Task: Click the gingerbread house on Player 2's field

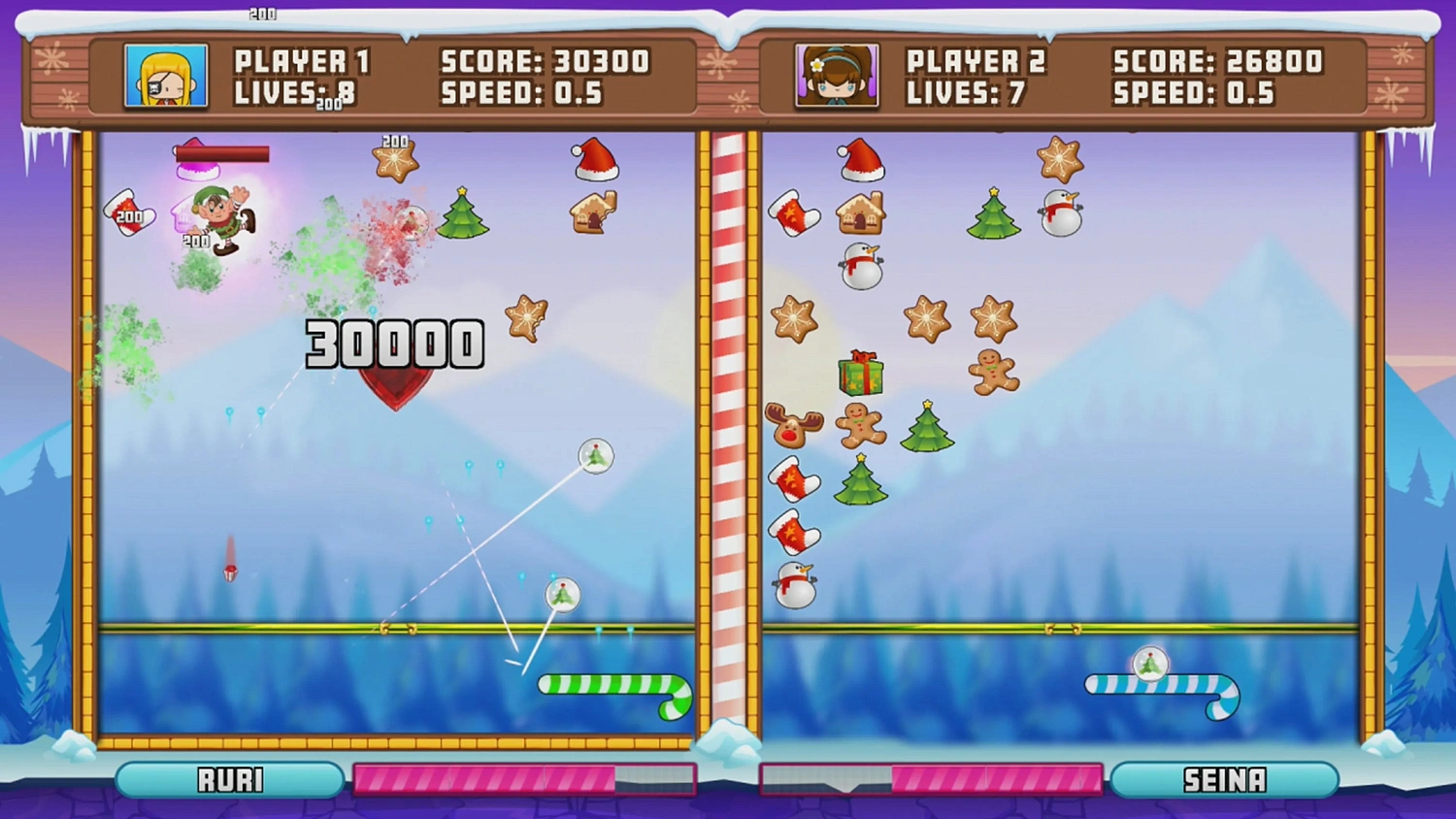Action: [x=858, y=213]
